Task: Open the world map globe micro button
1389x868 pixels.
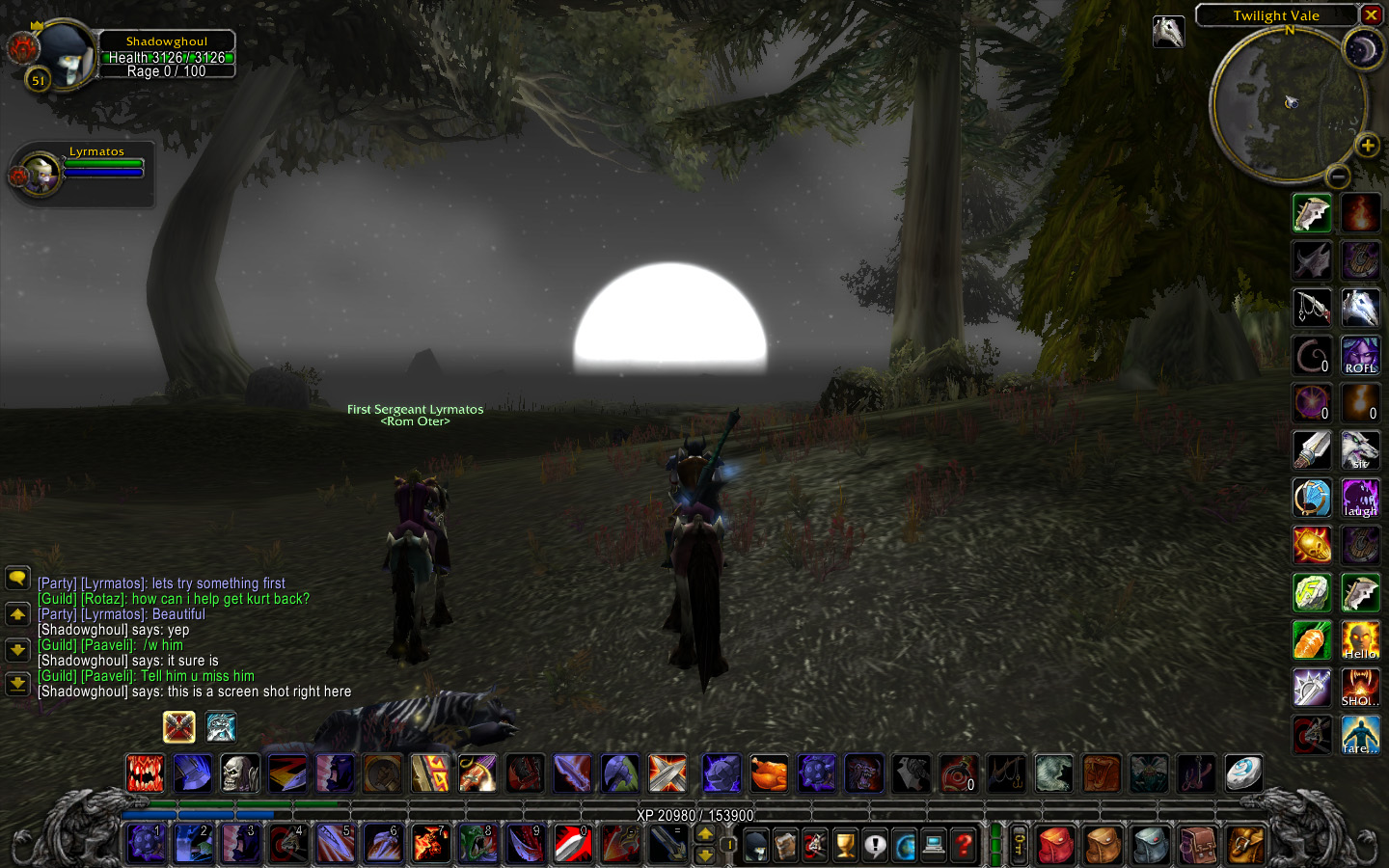Action: coord(905,846)
